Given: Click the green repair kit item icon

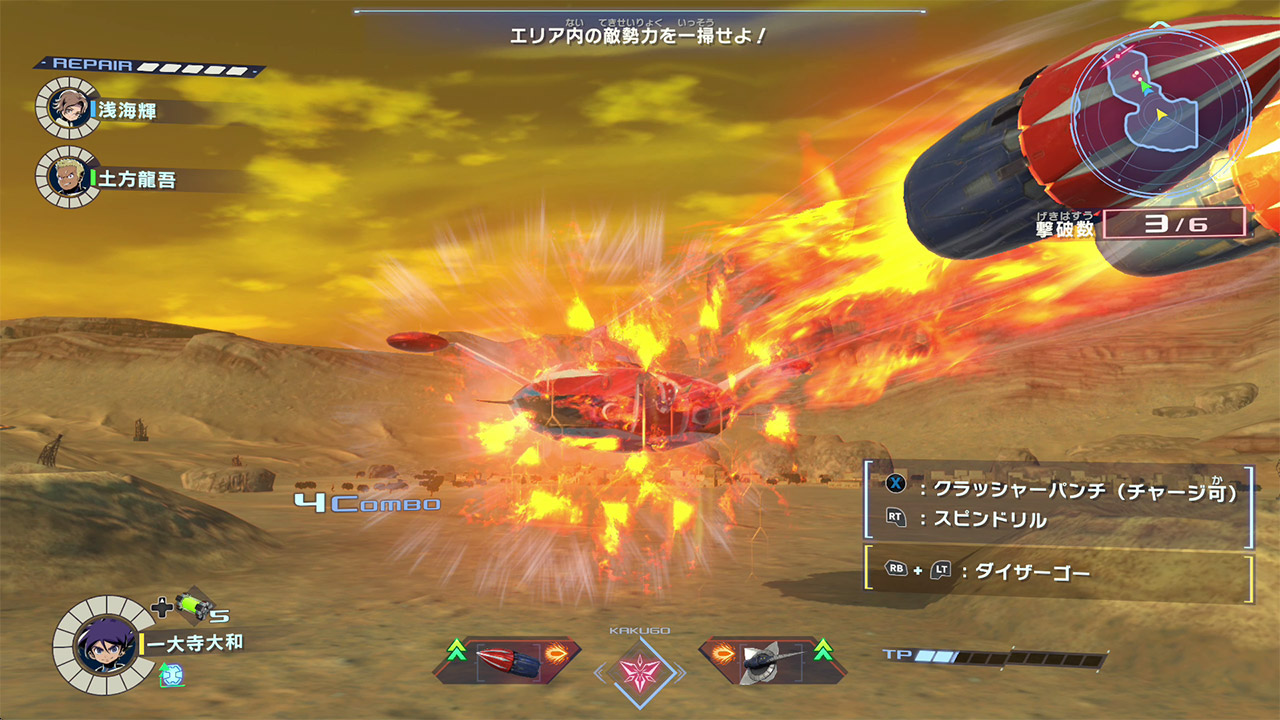Looking at the screenshot, I should pos(191,606).
